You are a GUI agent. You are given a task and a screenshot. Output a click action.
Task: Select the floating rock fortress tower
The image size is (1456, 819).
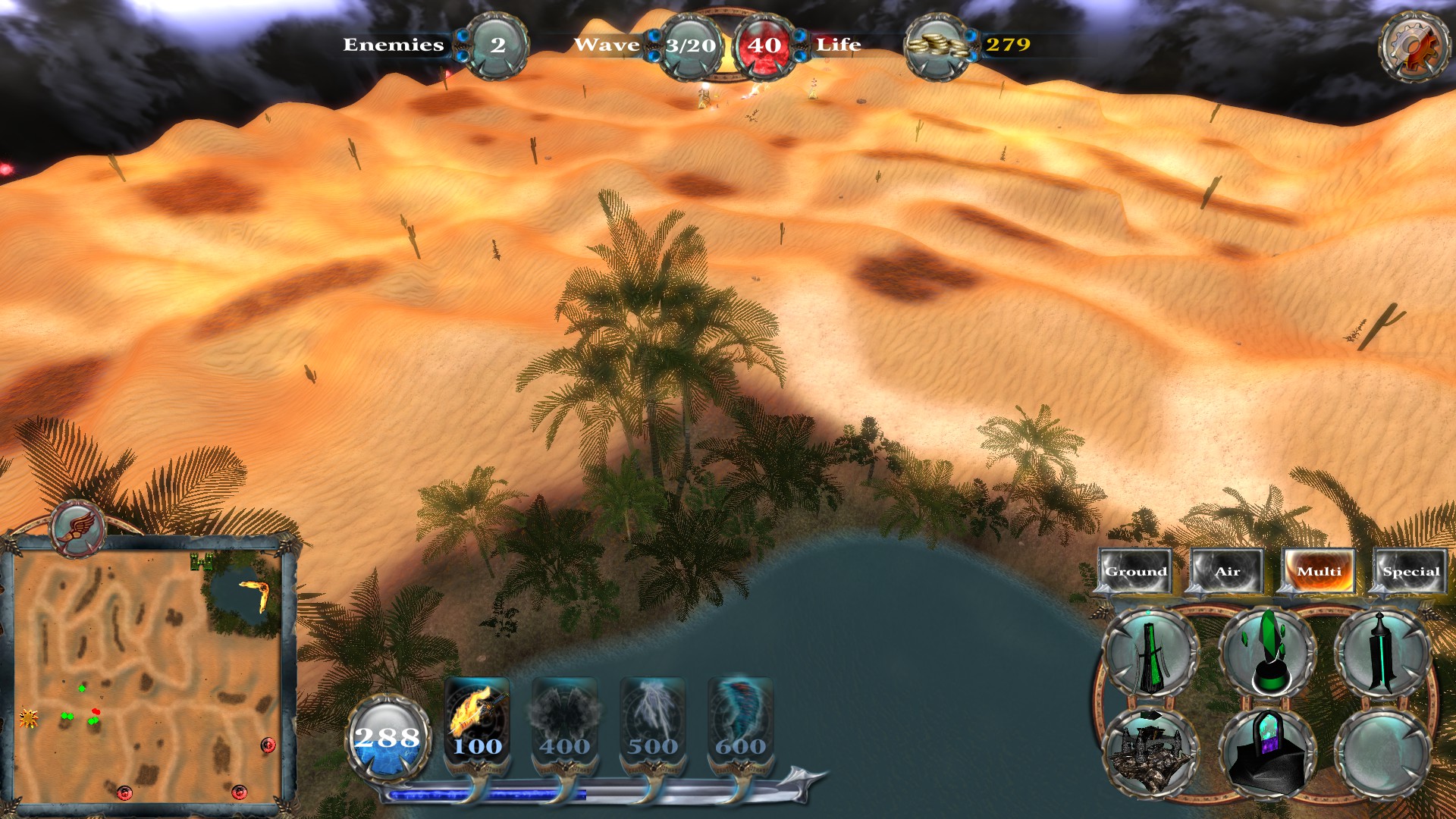[x=1150, y=752]
